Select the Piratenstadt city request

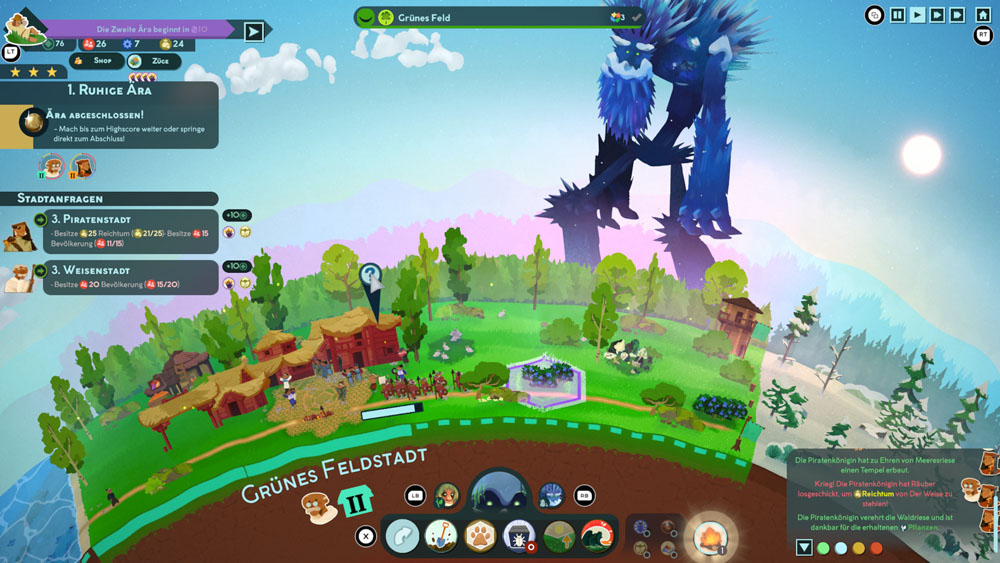120,231
